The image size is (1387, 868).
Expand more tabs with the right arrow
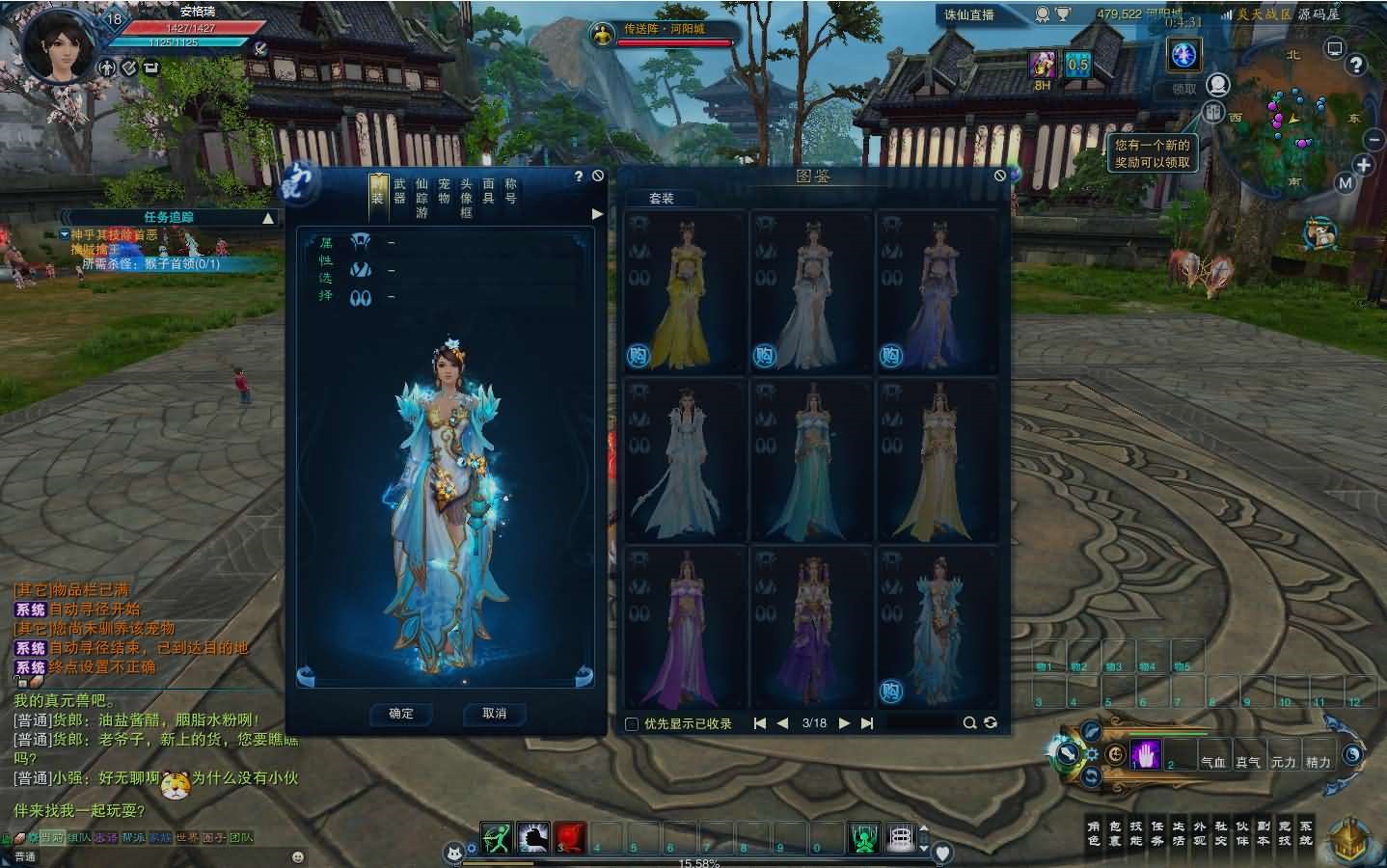tap(596, 214)
